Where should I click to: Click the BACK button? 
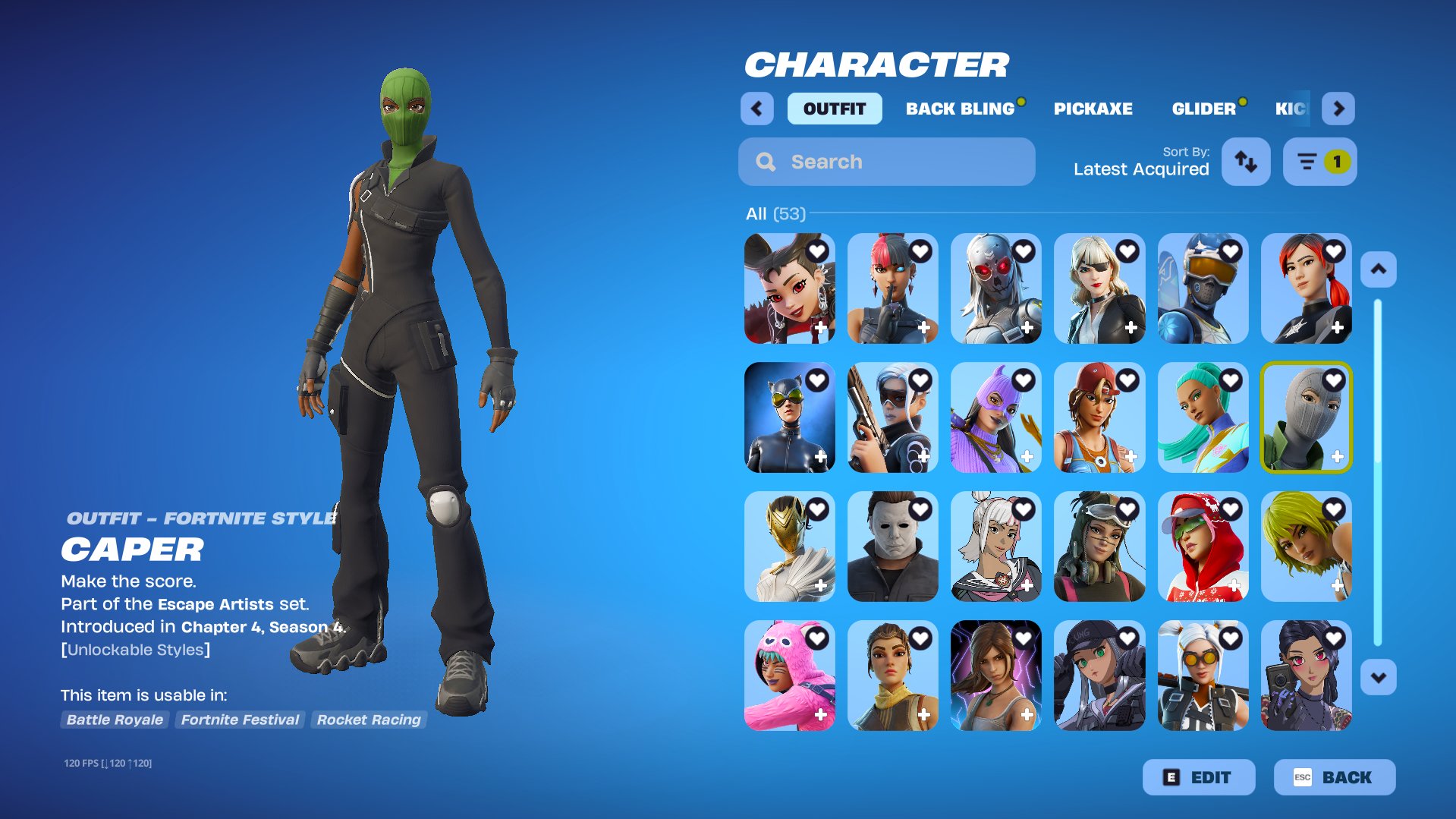[1339, 776]
